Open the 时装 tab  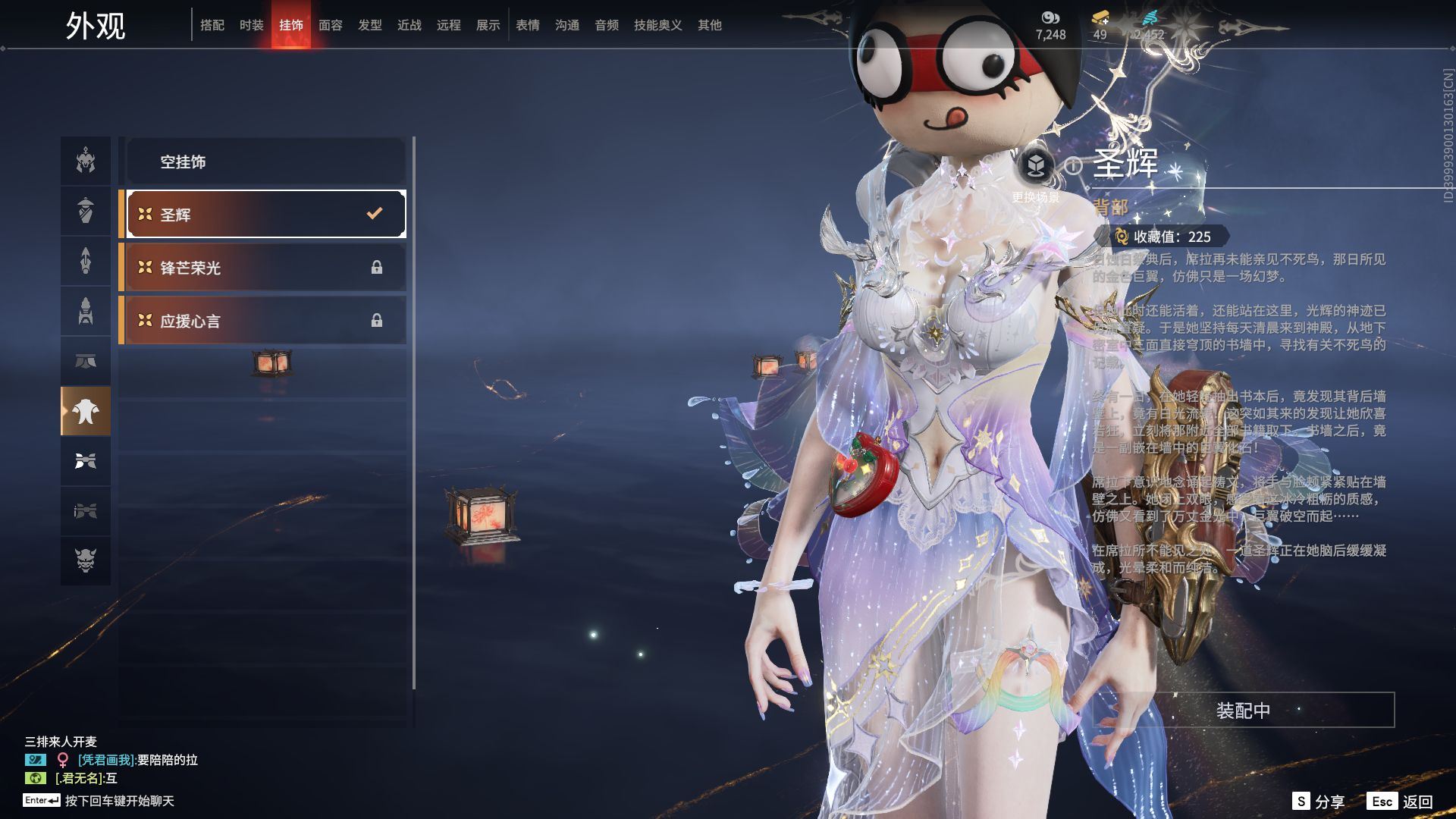252,25
